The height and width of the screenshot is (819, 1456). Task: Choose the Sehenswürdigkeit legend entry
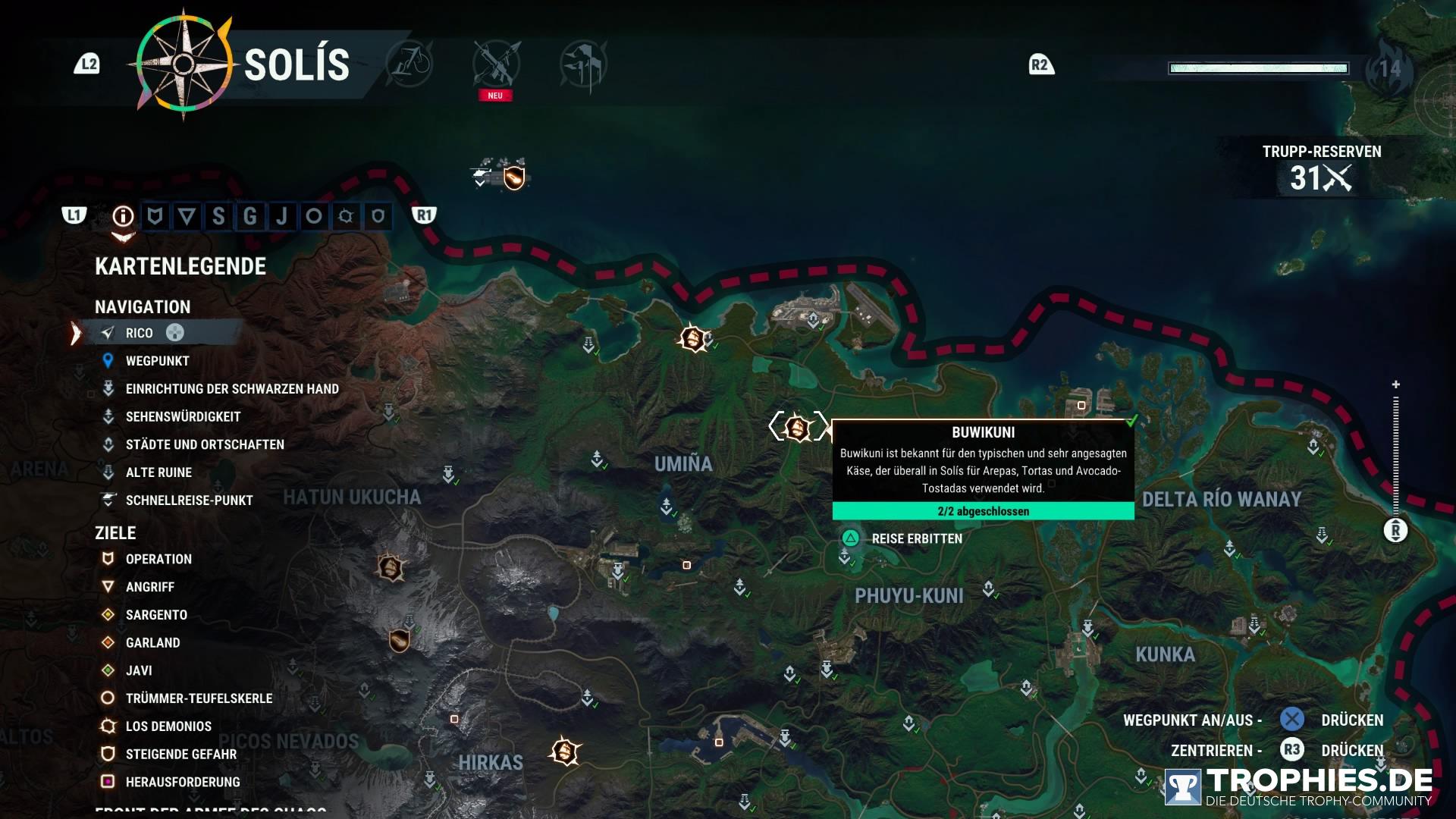(183, 417)
